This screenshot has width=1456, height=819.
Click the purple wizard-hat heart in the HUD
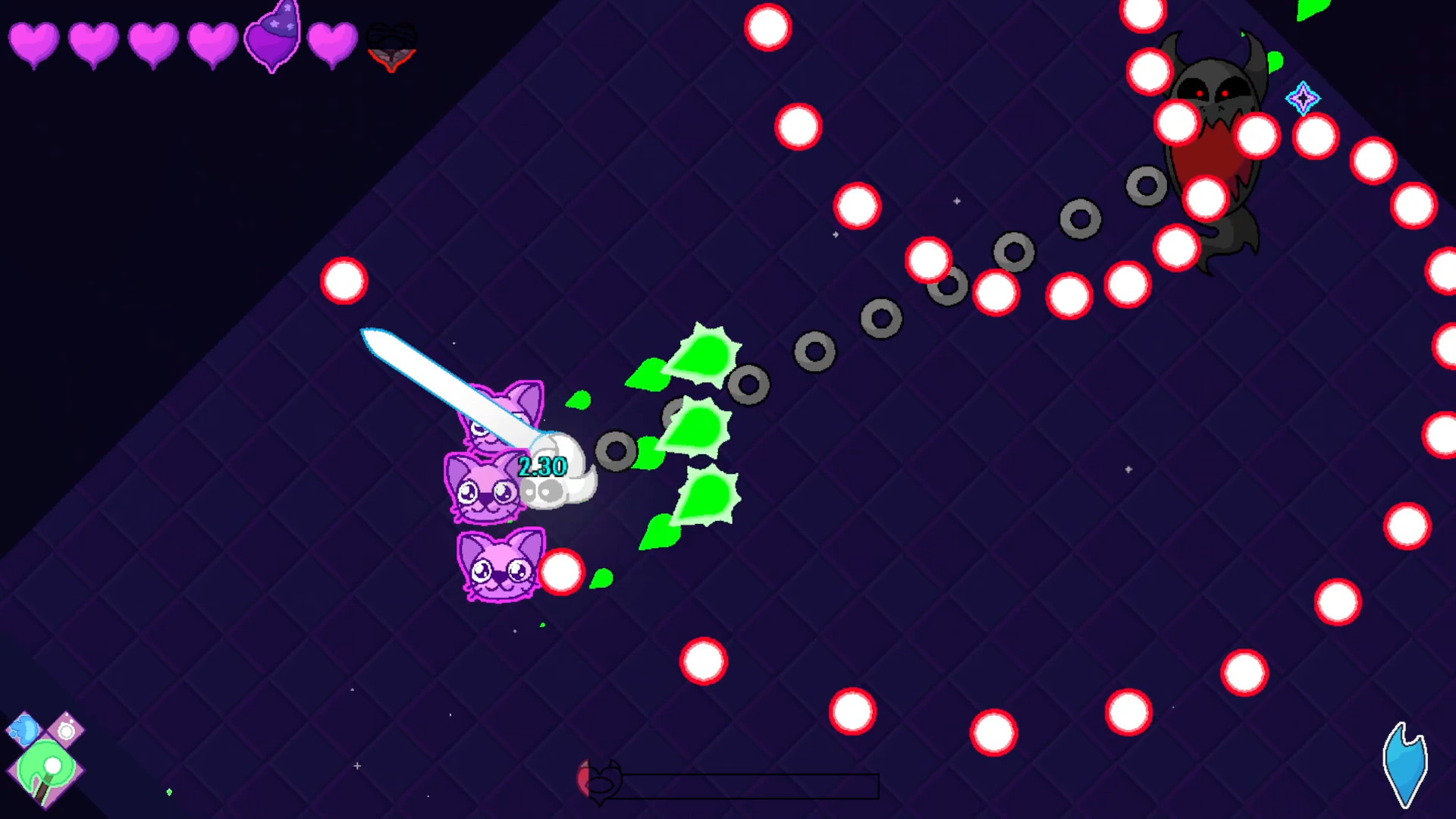tap(273, 39)
